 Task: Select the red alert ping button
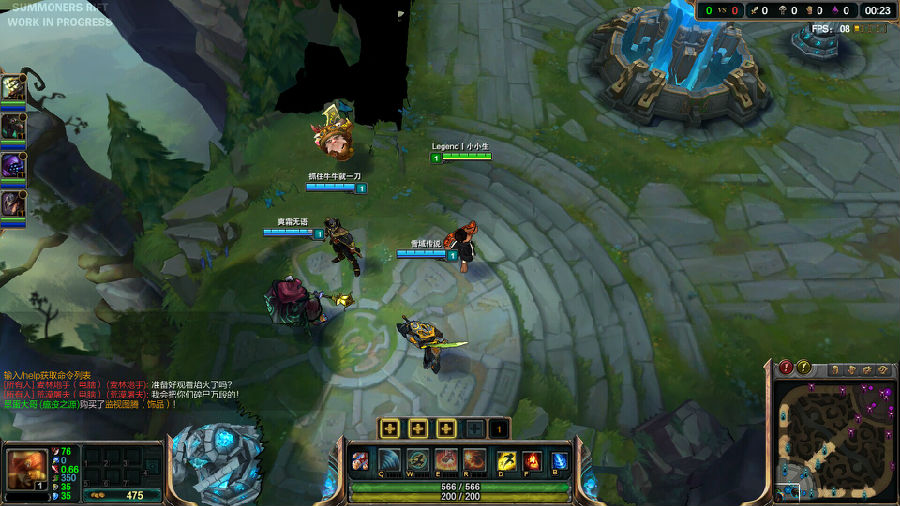(786, 368)
